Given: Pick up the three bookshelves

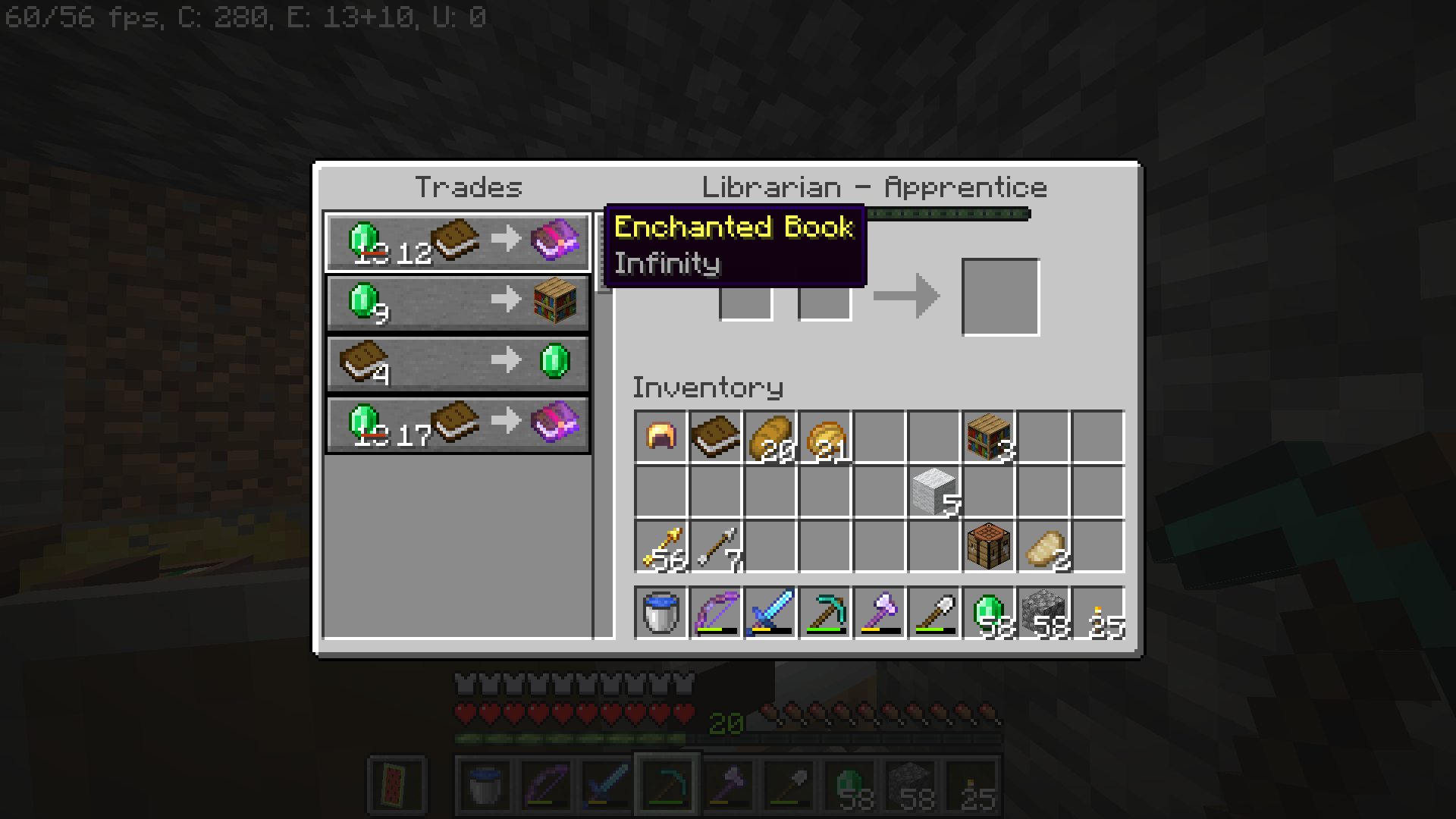Looking at the screenshot, I should pyautogui.click(x=989, y=437).
